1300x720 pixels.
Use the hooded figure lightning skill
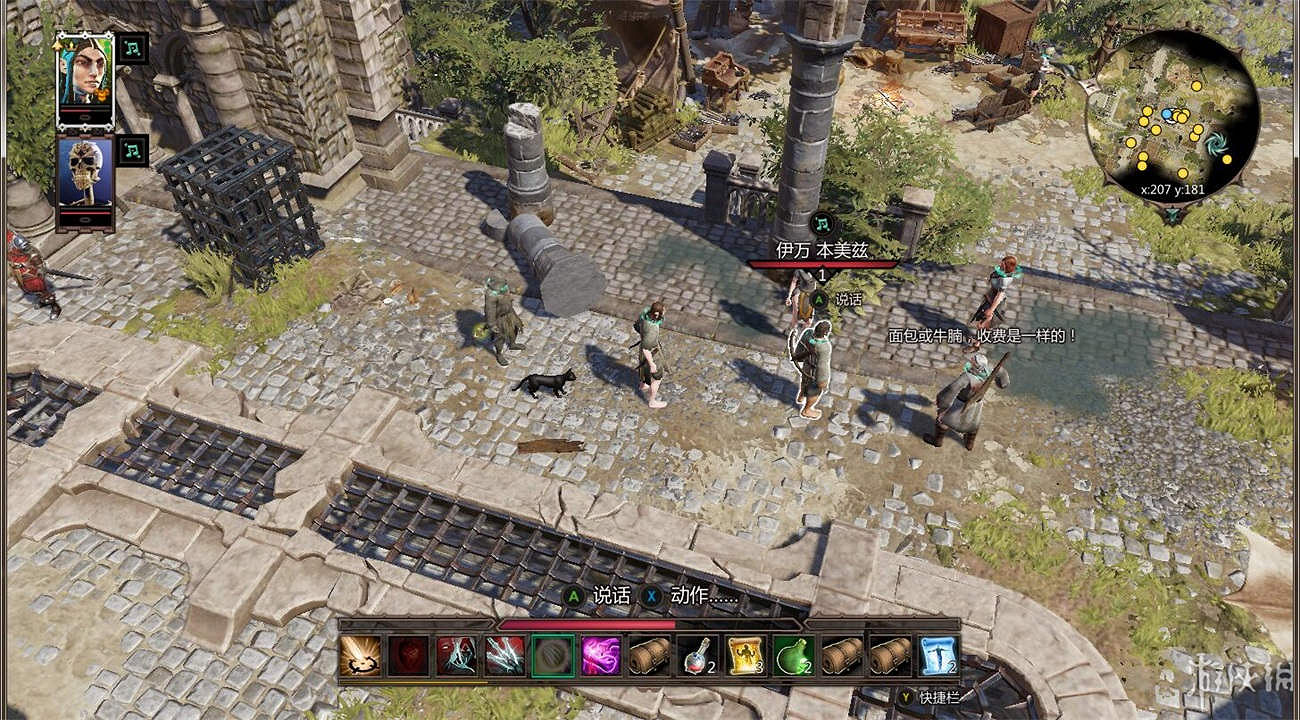click(x=455, y=655)
